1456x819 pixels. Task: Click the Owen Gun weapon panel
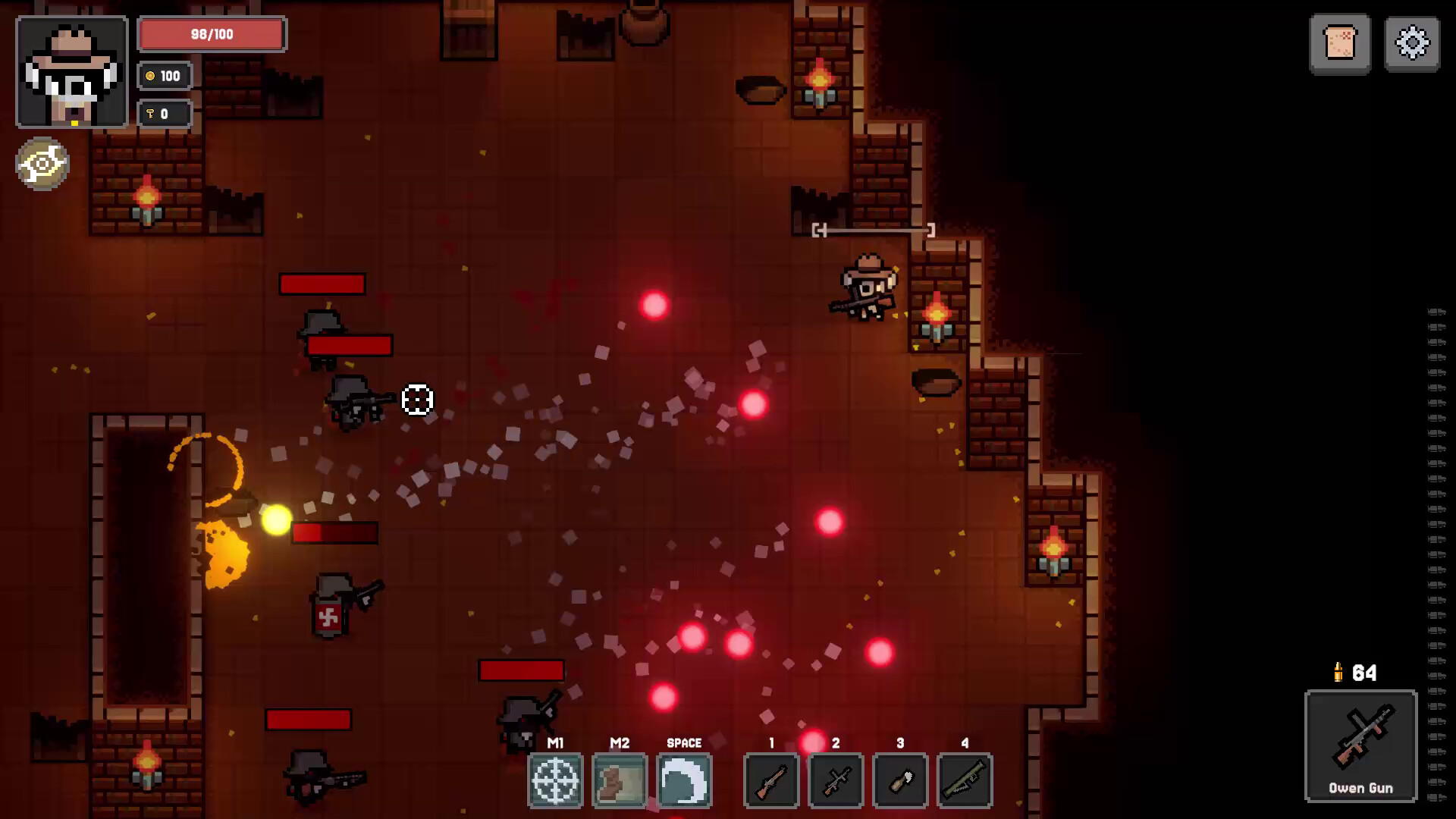click(1360, 747)
